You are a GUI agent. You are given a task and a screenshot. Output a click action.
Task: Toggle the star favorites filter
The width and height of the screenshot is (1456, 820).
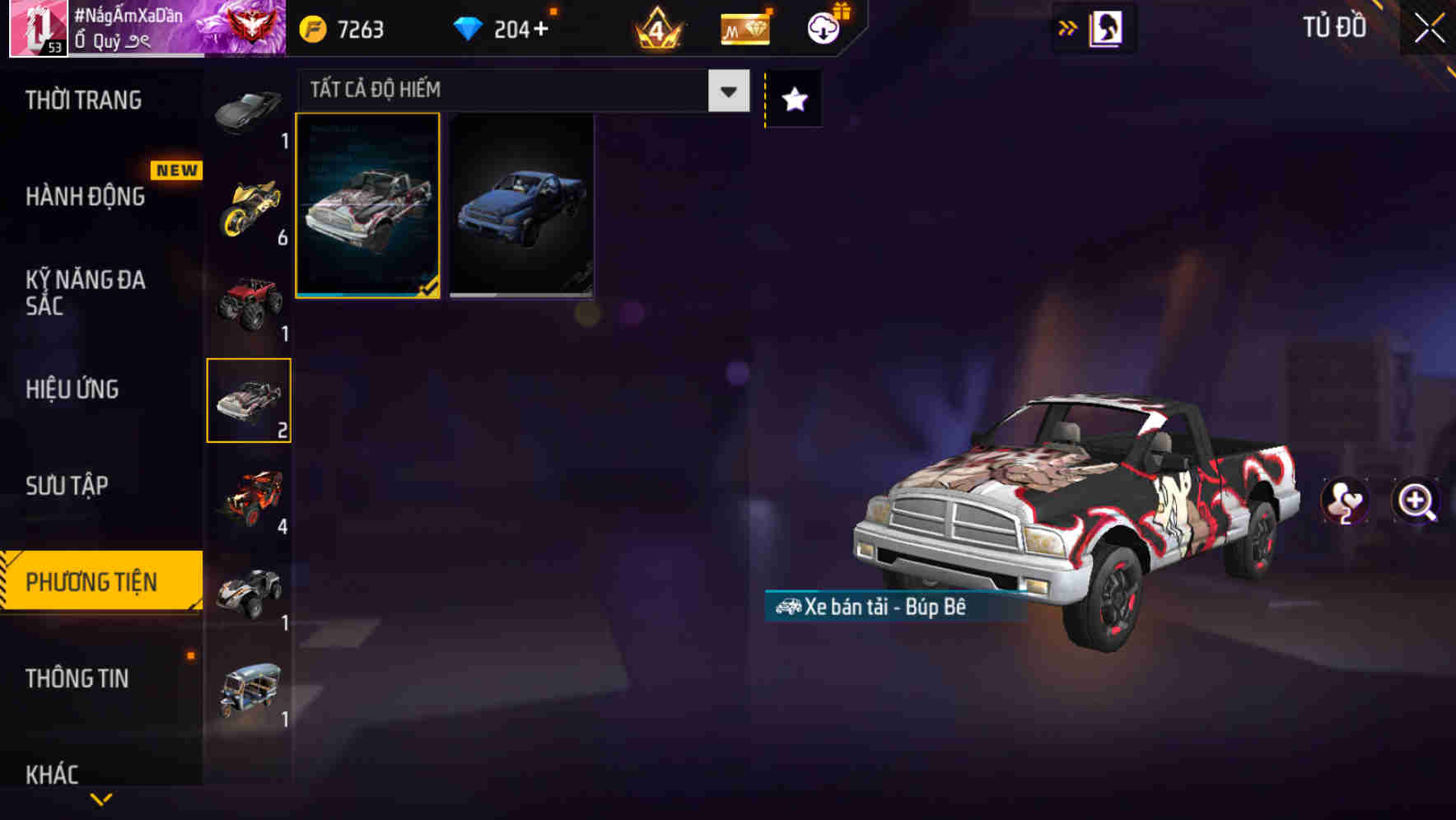pyautogui.click(x=792, y=99)
